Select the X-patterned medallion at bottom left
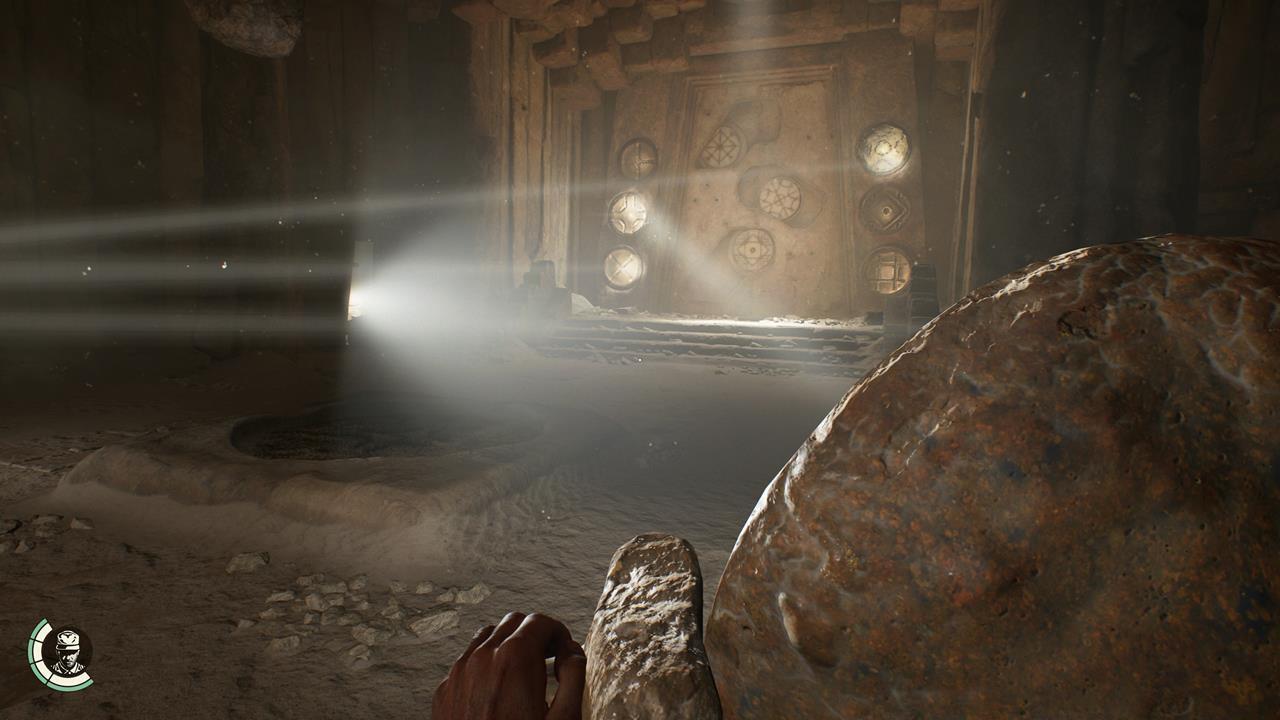 click(623, 266)
